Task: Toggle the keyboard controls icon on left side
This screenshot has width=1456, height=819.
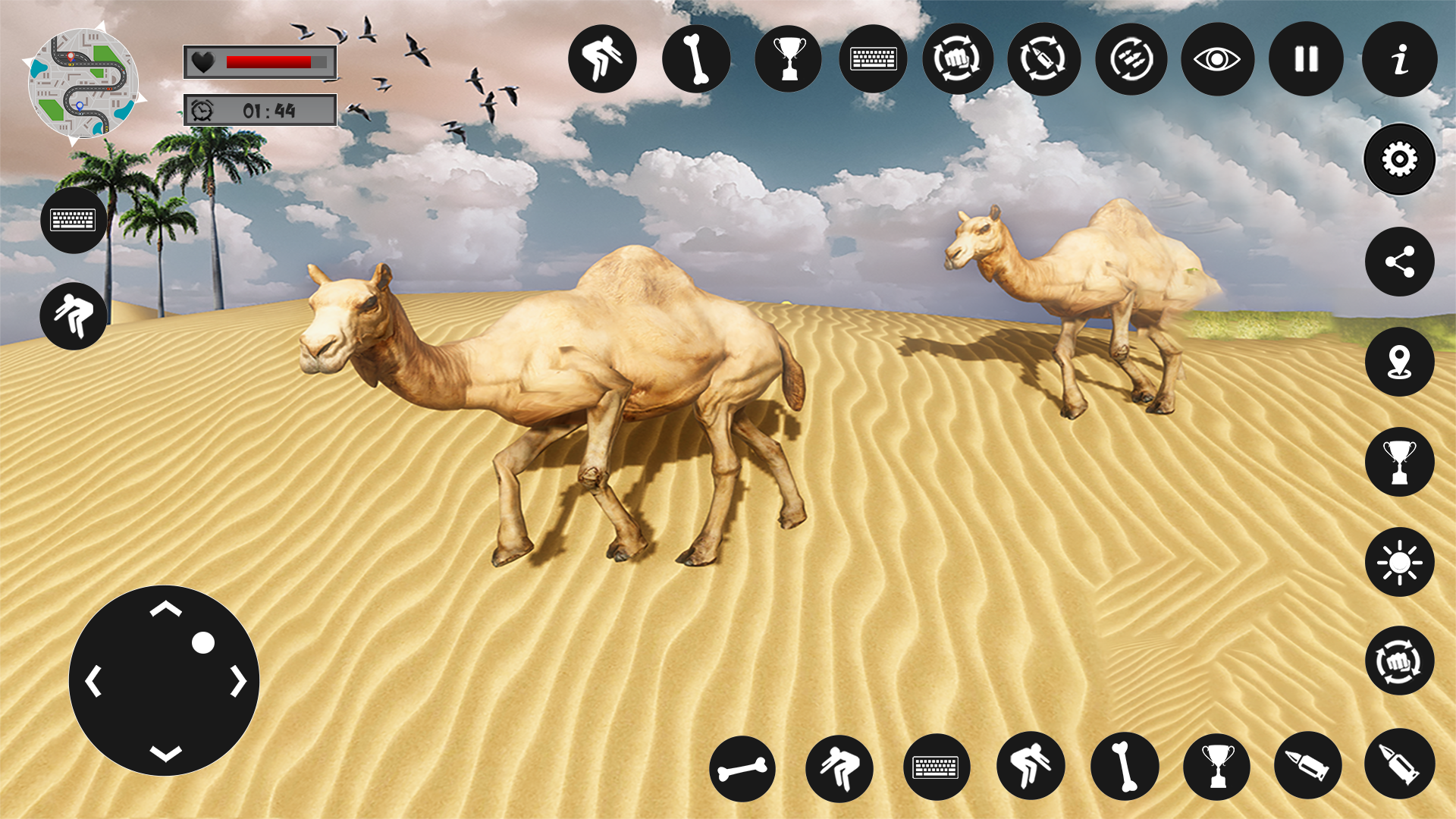Action: [x=74, y=220]
